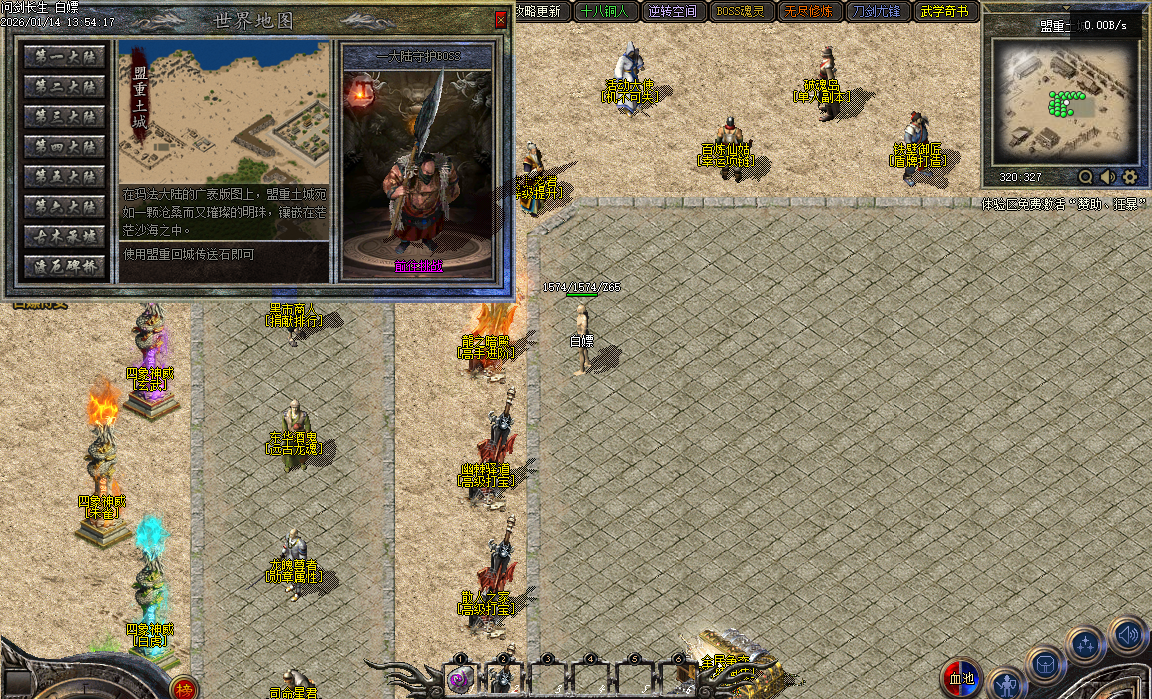Open settings via the minimap gear icon
This screenshot has width=1152, height=699.
[1130, 177]
